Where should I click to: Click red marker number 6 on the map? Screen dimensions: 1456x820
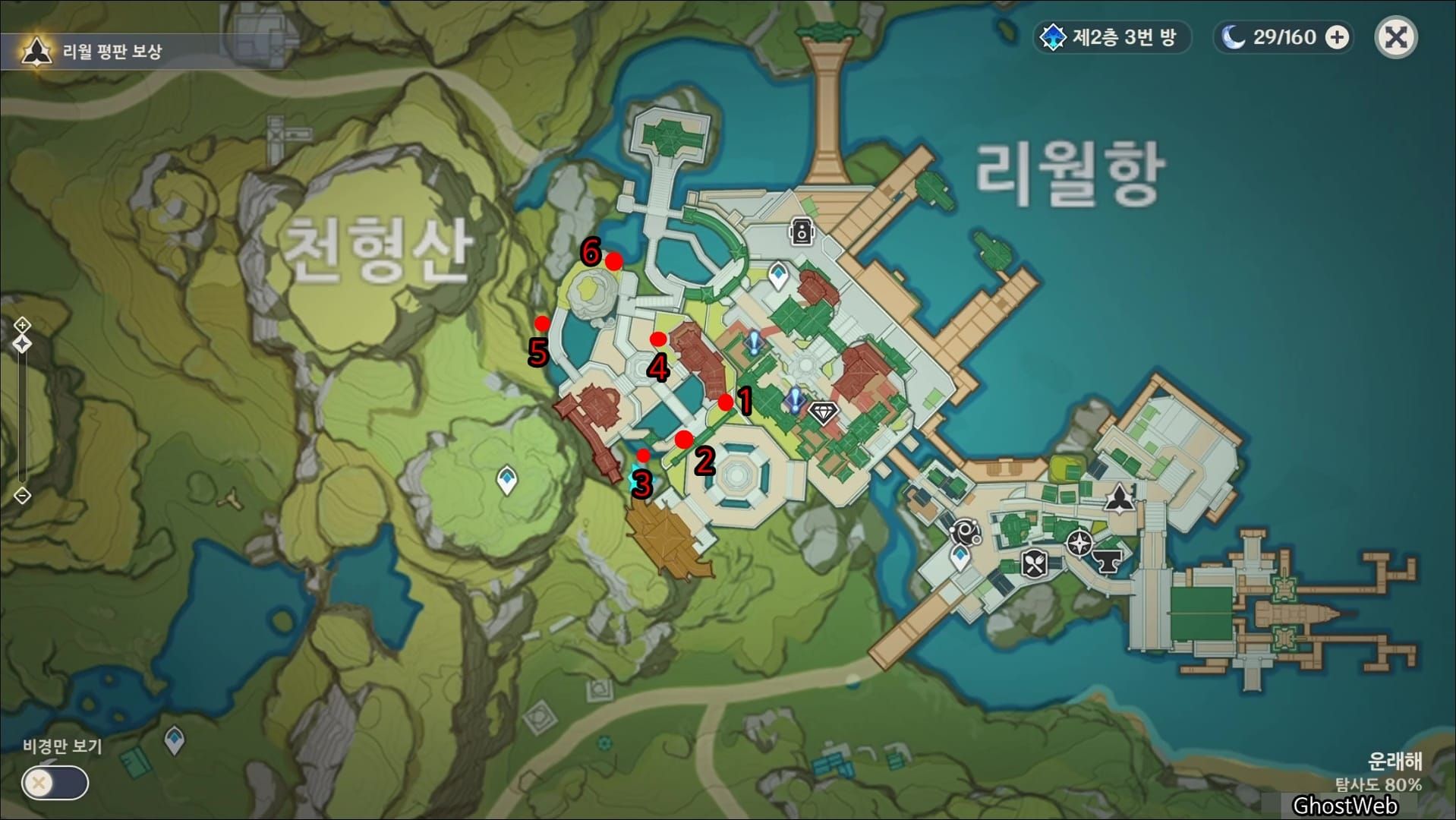(x=615, y=262)
